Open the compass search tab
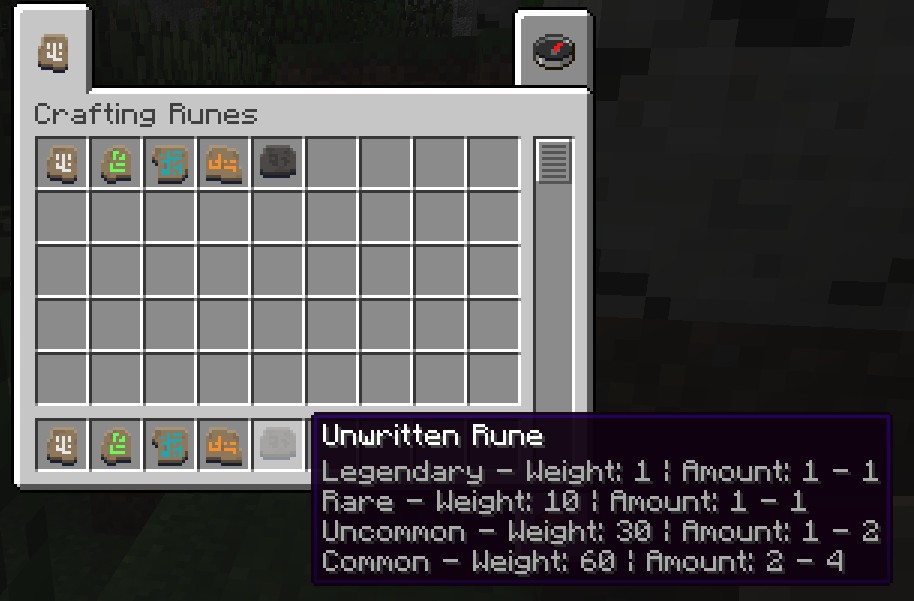Viewport: 914px width, 601px height. coord(553,51)
